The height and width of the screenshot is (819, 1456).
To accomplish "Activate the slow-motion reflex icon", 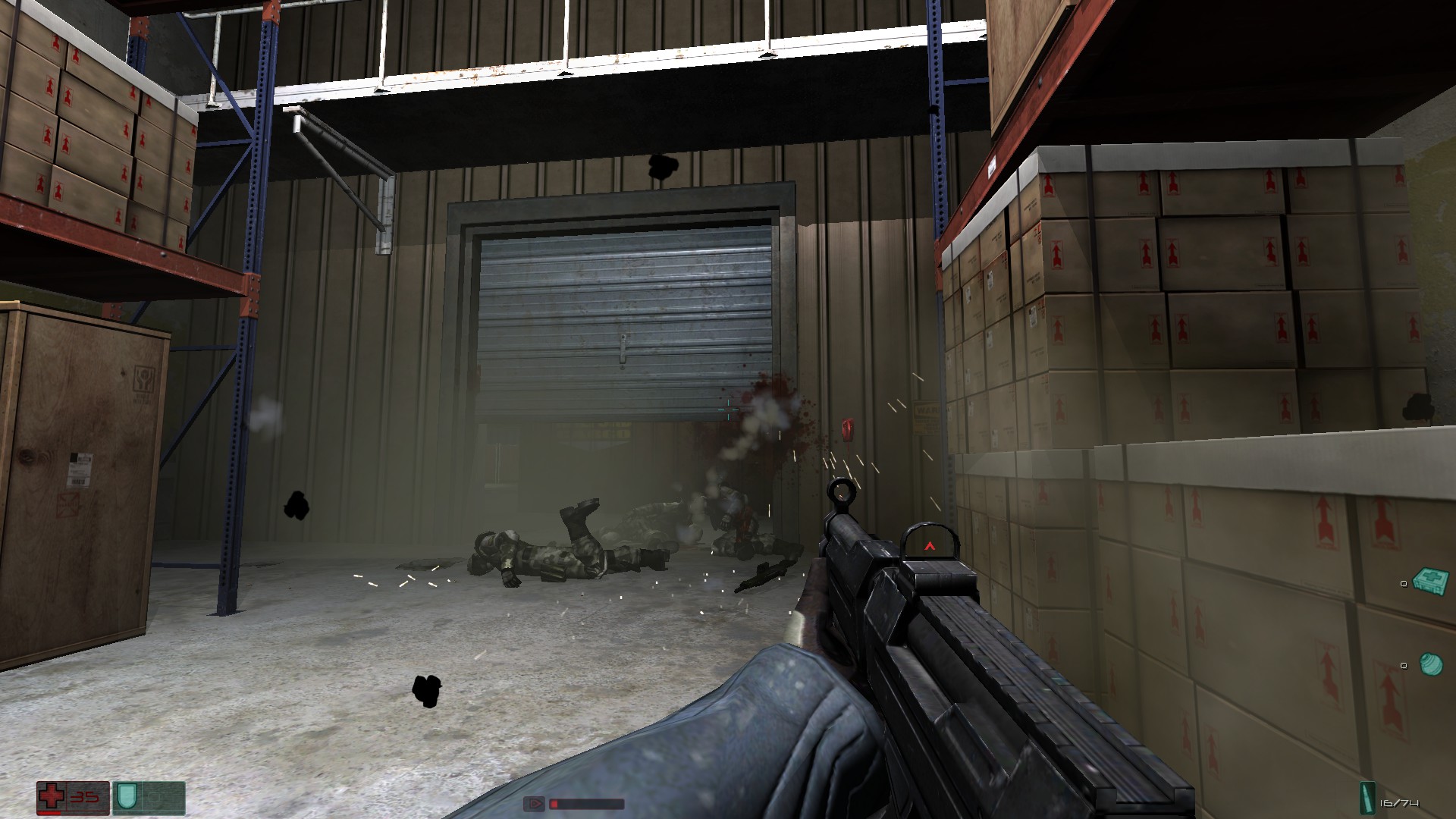I will click(534, 803).
